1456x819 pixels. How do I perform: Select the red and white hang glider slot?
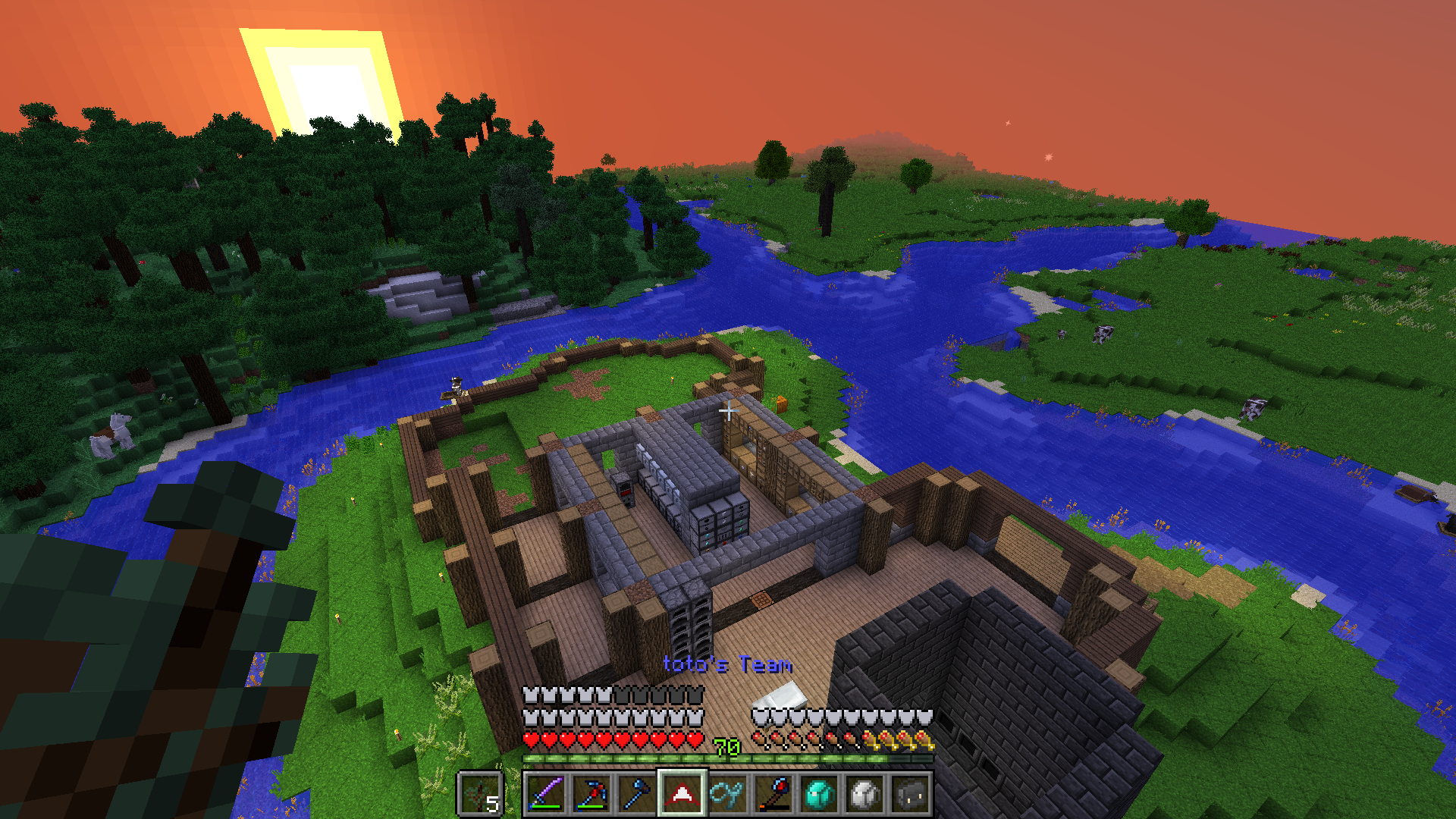point(682,794)
